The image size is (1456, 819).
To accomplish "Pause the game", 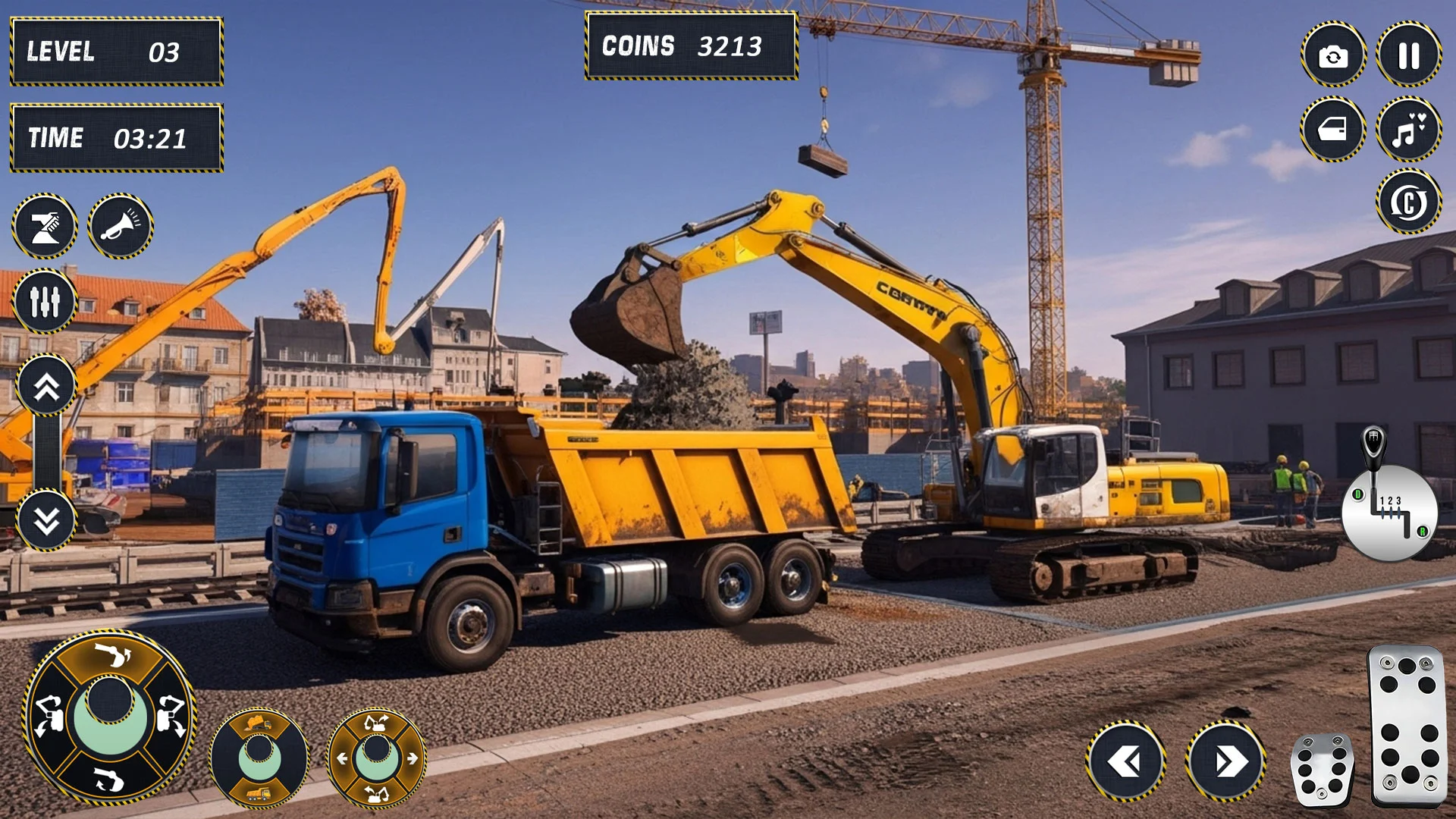I will click(x=1408, y=55).
